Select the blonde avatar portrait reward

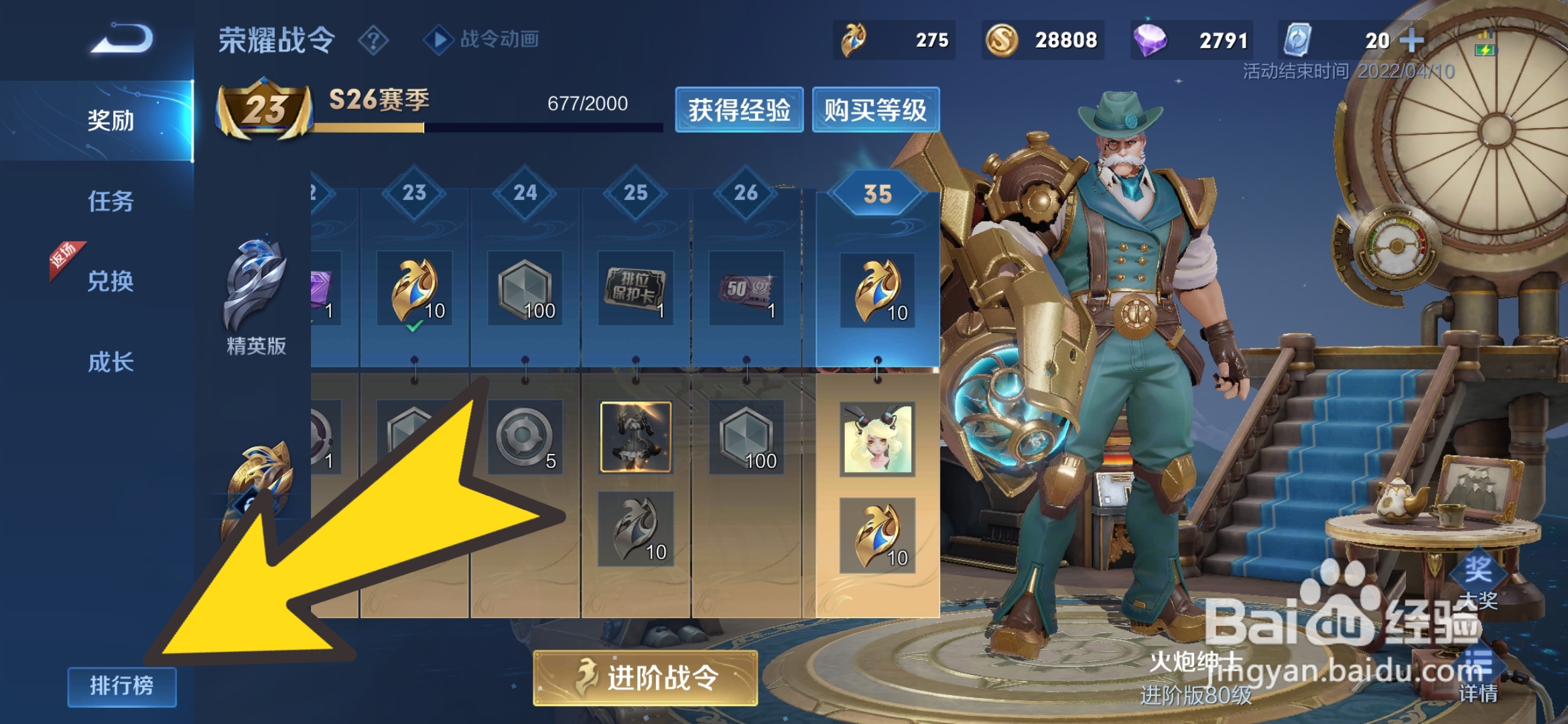point(878,439)
